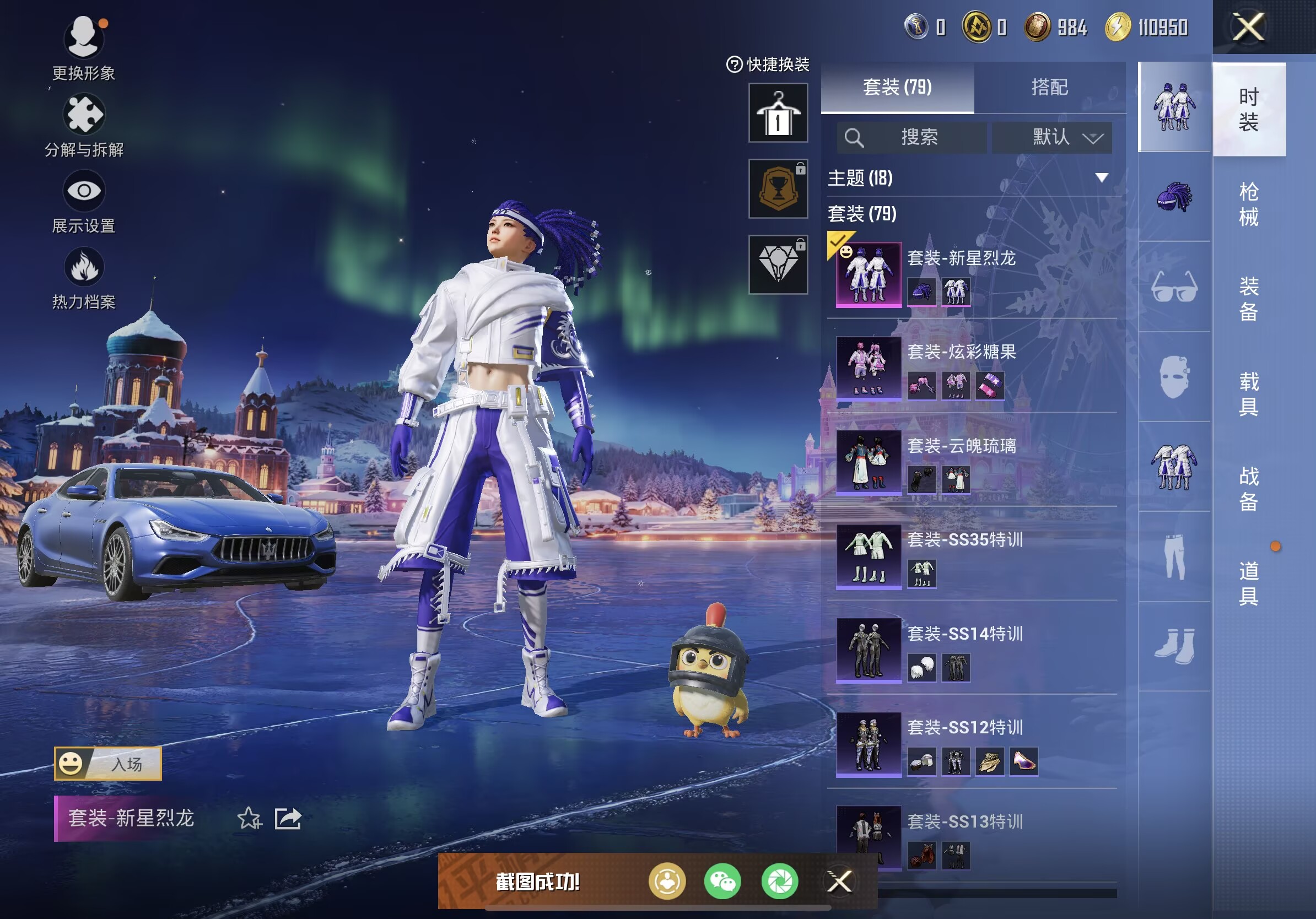Switch to the 载具 vehicles category

1248,393
